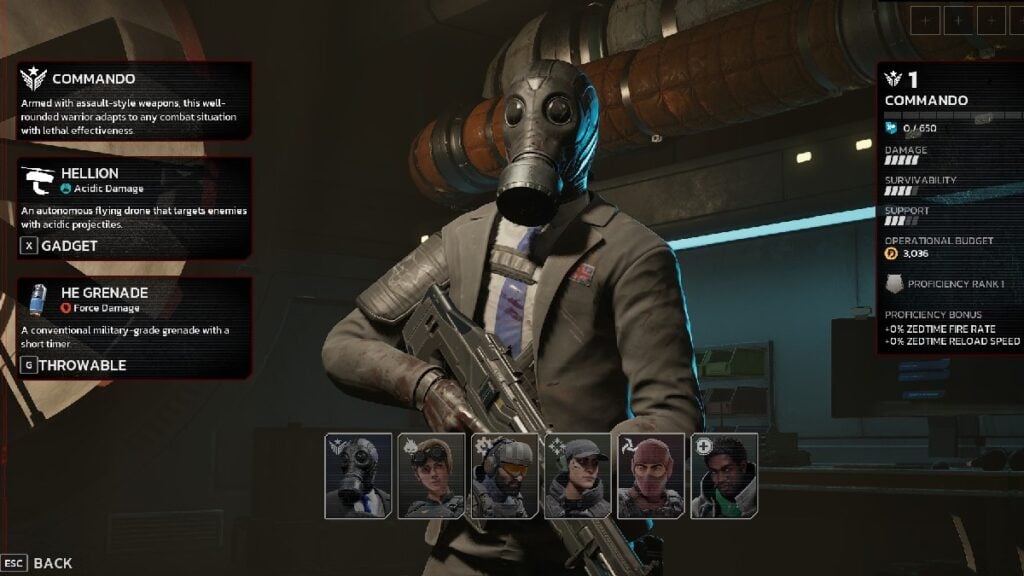Viewport: 1024px width, 576px height.
Task: Choose the character wearing goggles on head
Action: (431, 475)
